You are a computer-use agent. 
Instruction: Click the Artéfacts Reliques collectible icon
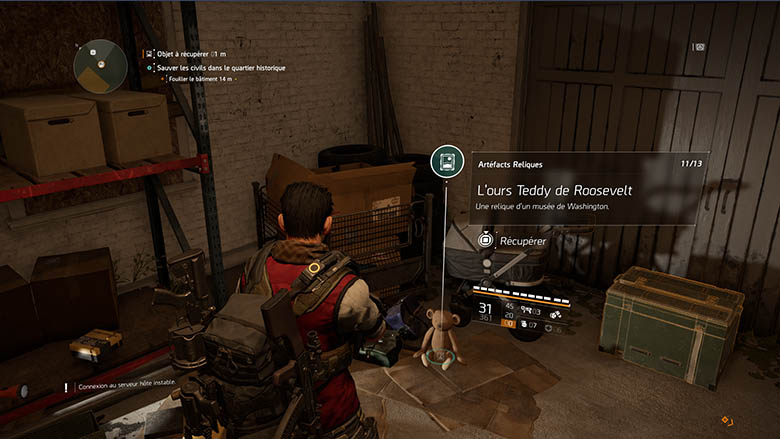coord(446,163)
